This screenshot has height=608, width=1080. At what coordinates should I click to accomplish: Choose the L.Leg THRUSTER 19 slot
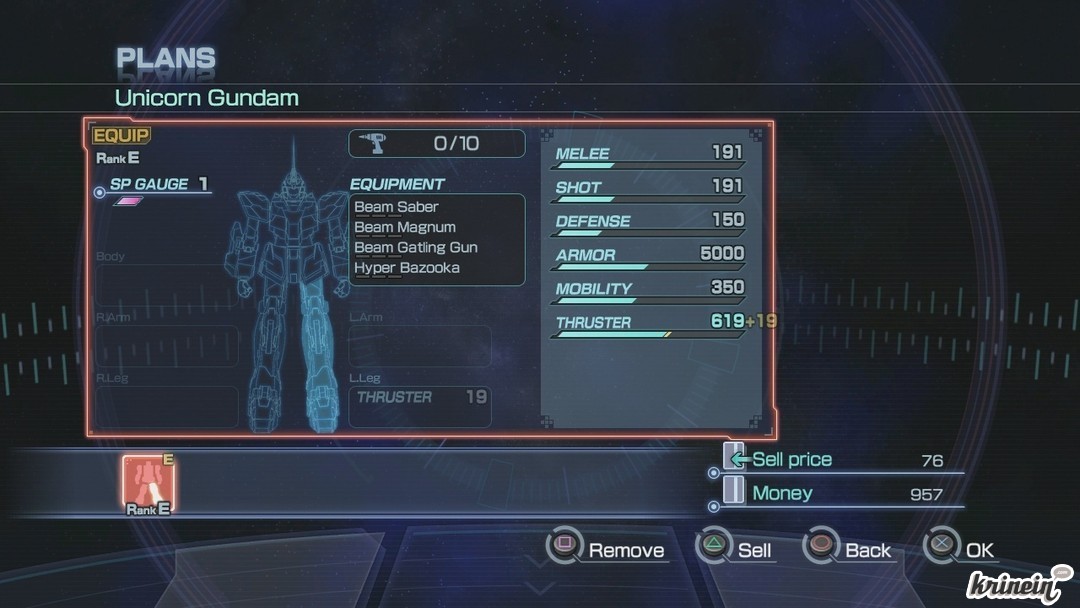click(x=420, y=406)
